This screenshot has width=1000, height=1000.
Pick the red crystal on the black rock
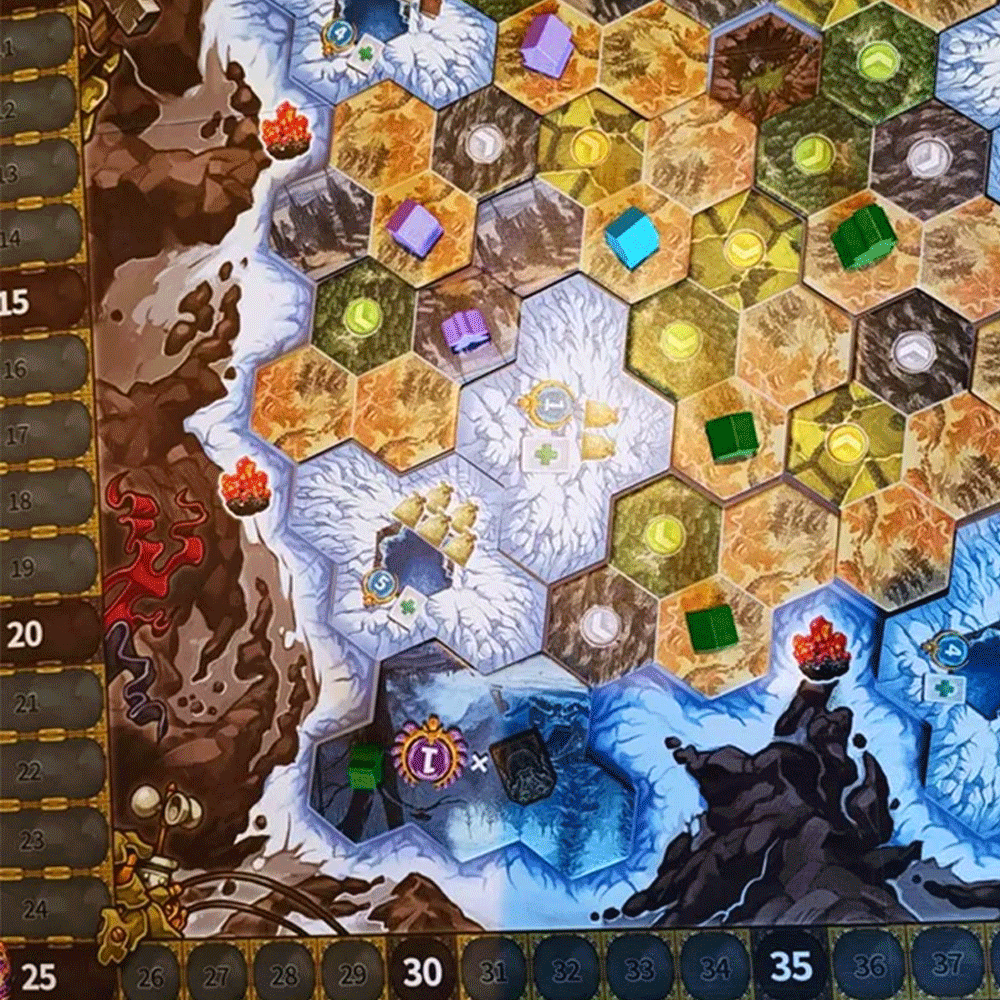coord(820,648)
